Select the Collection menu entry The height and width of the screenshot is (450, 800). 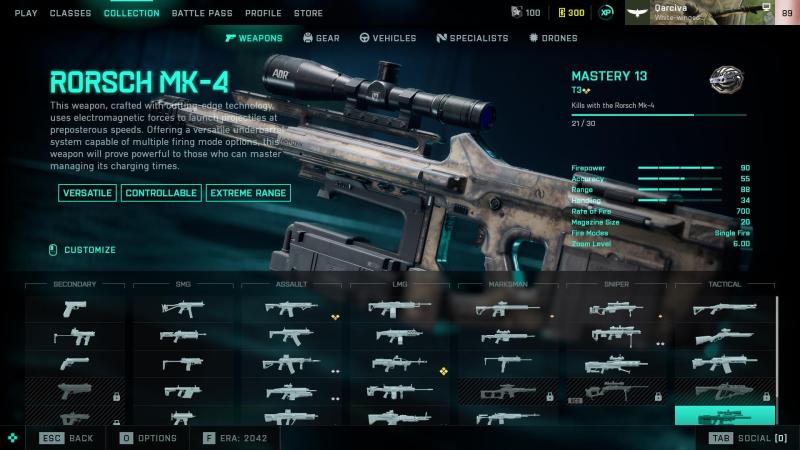pyautogui.click(x=131, y=13)
